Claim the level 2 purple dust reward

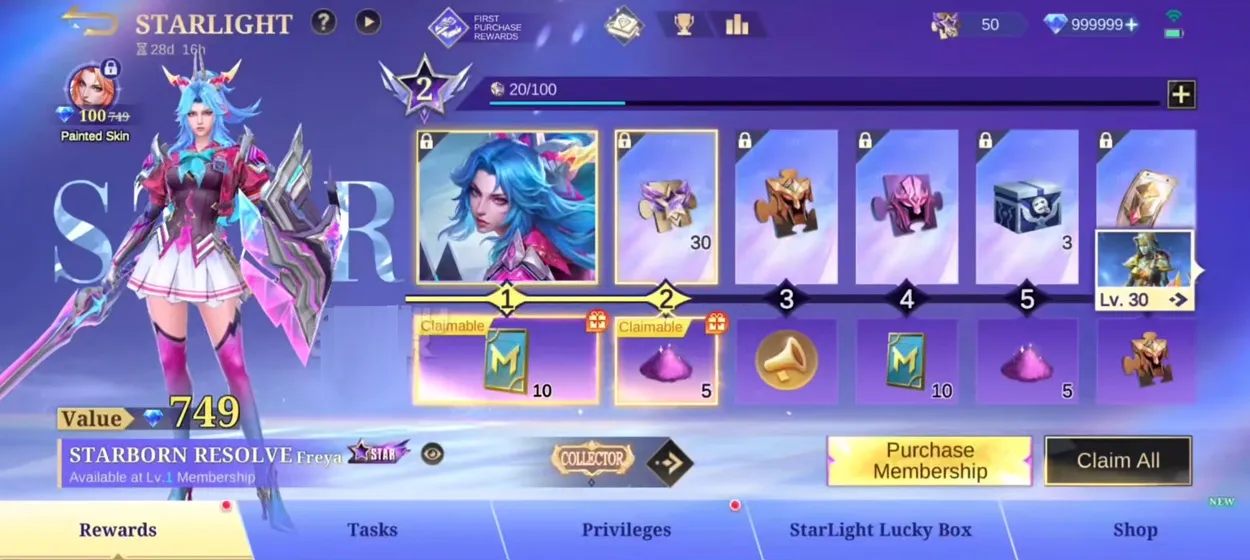tap(666, 361)
